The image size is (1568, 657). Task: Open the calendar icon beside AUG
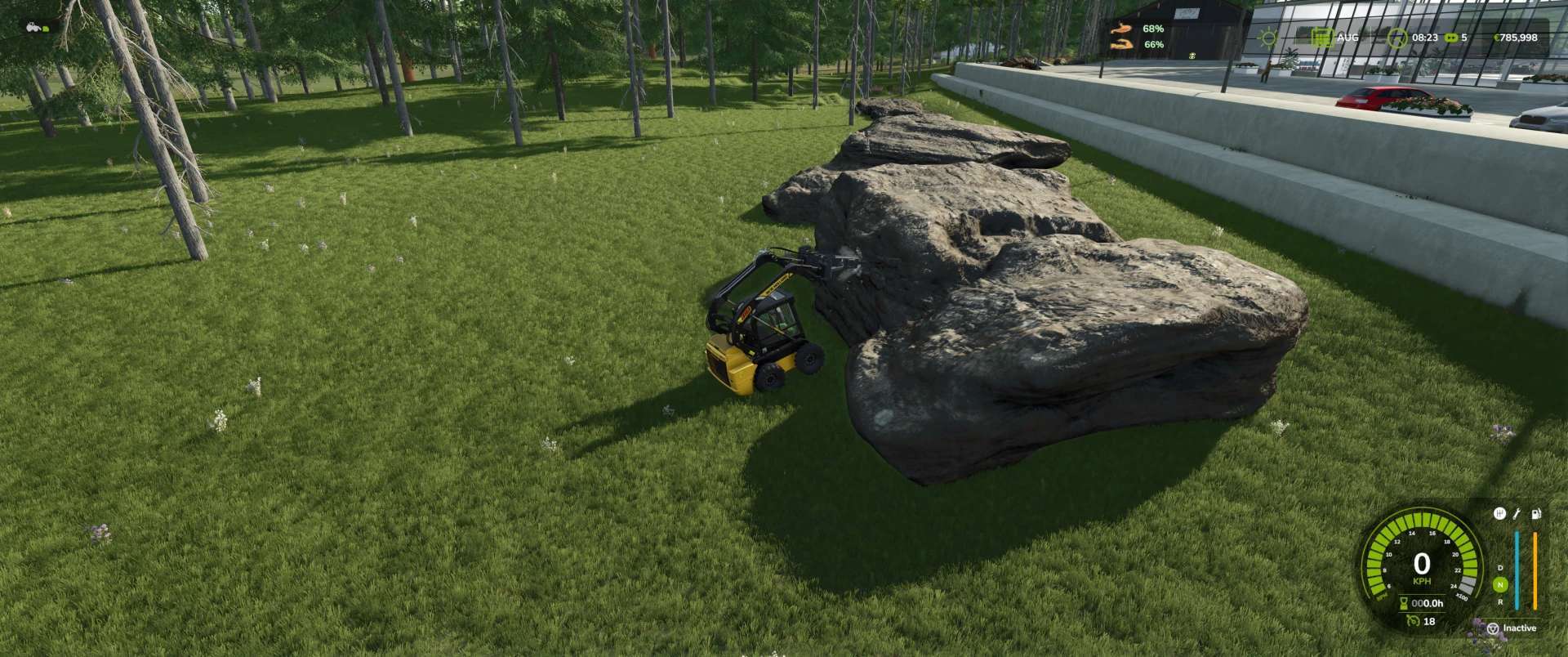pos(1321,38)
